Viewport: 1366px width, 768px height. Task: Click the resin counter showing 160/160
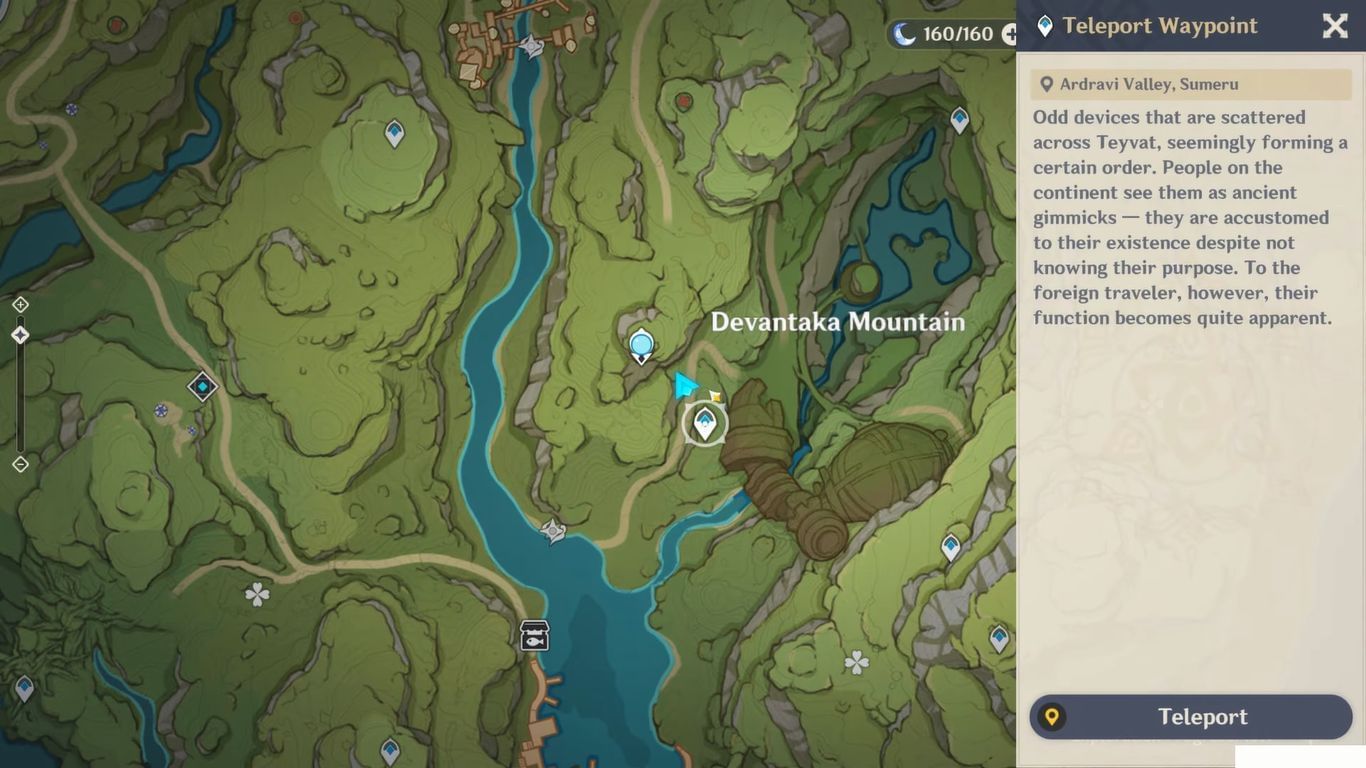[946, 32]
